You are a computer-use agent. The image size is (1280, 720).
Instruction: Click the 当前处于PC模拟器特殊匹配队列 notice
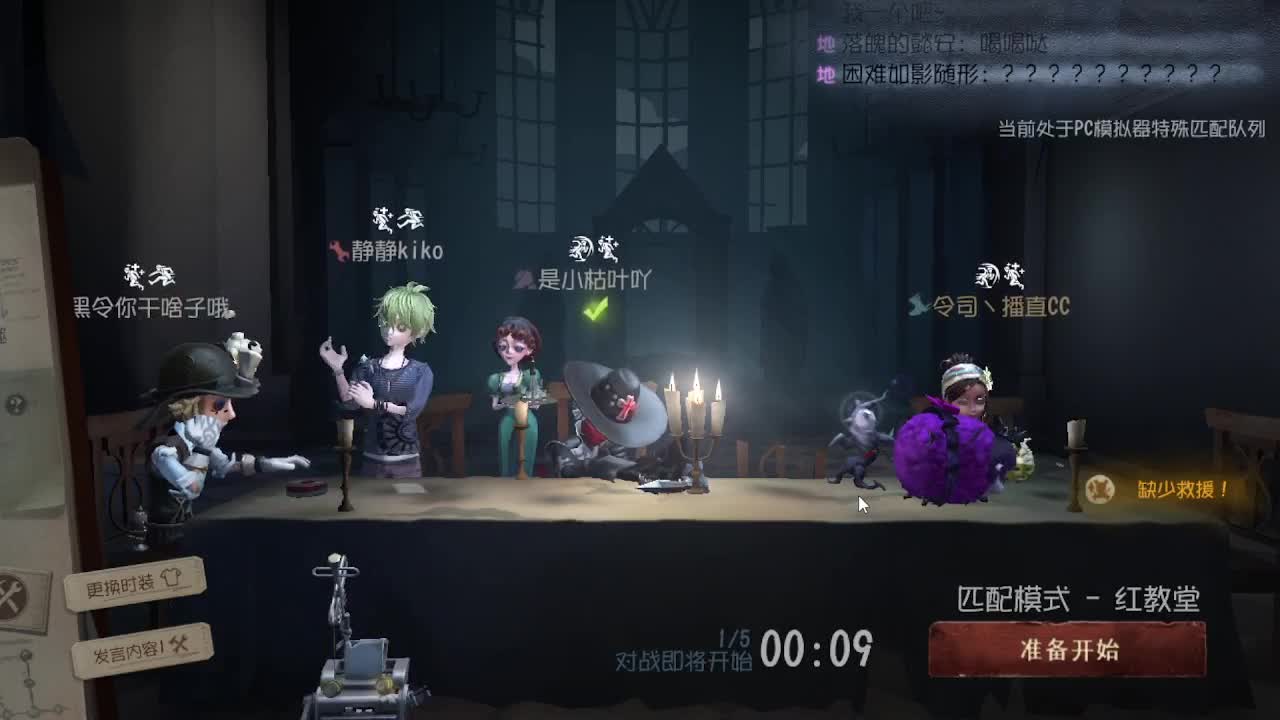click(x=1130, y=128)
